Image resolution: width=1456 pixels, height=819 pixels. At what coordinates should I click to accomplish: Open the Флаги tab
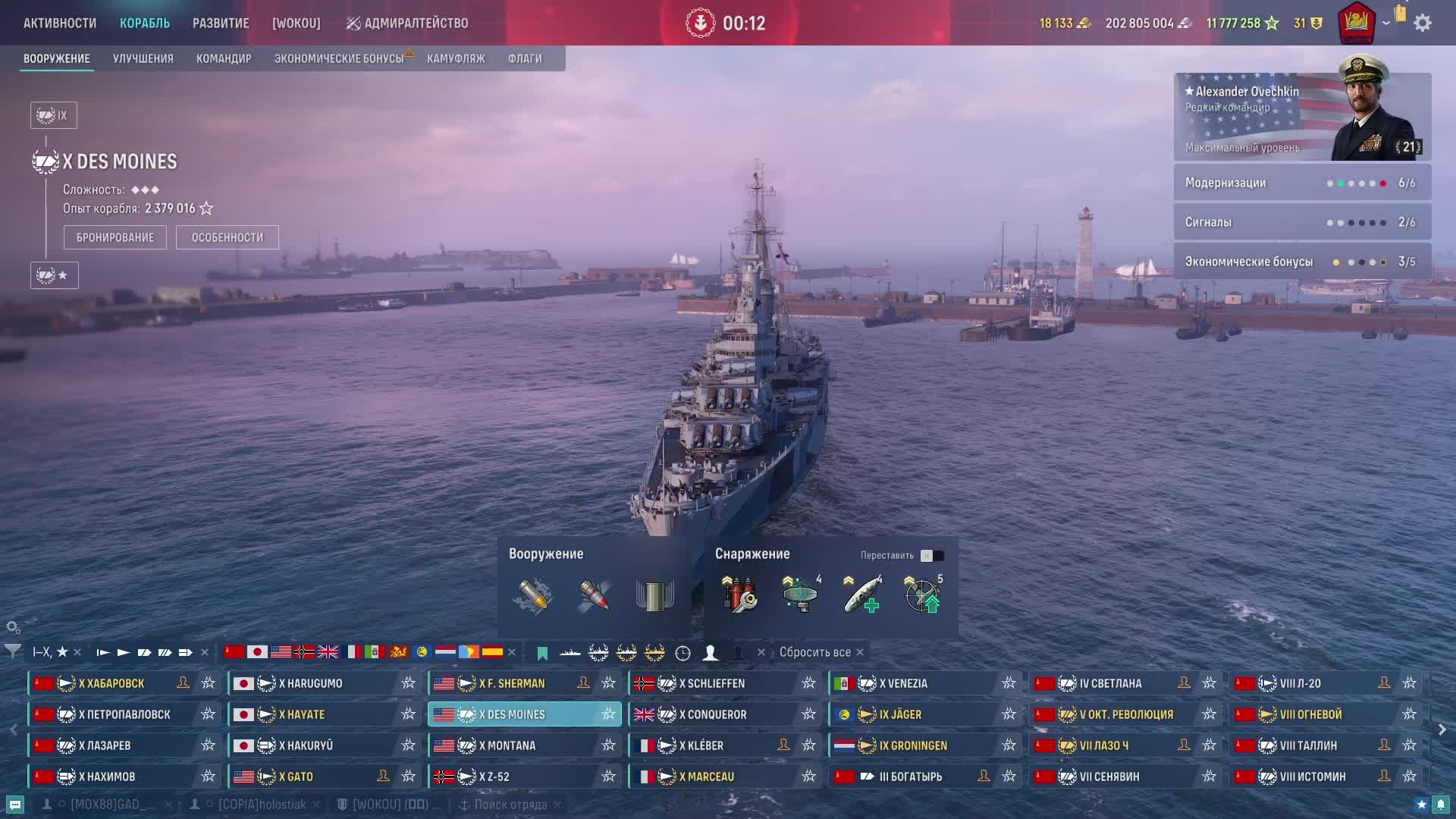(525, 58)
